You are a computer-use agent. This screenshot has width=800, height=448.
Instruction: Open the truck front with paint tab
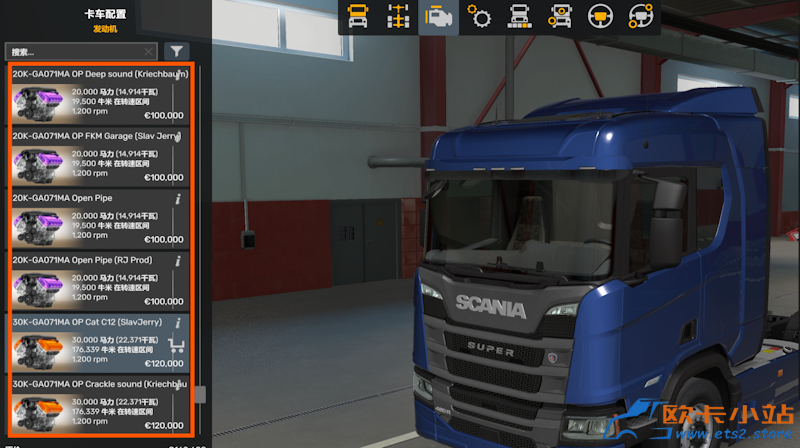pos(519,17)
